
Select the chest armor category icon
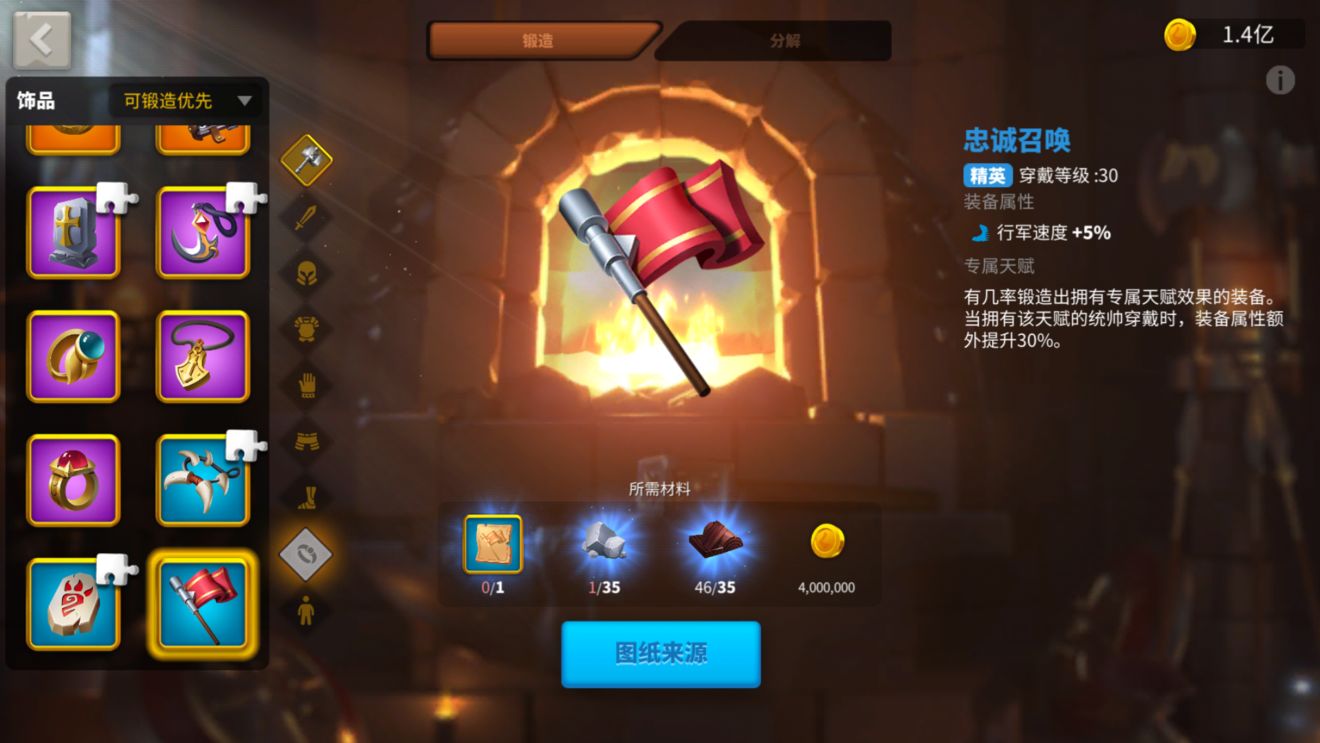(x=307, y=324)
